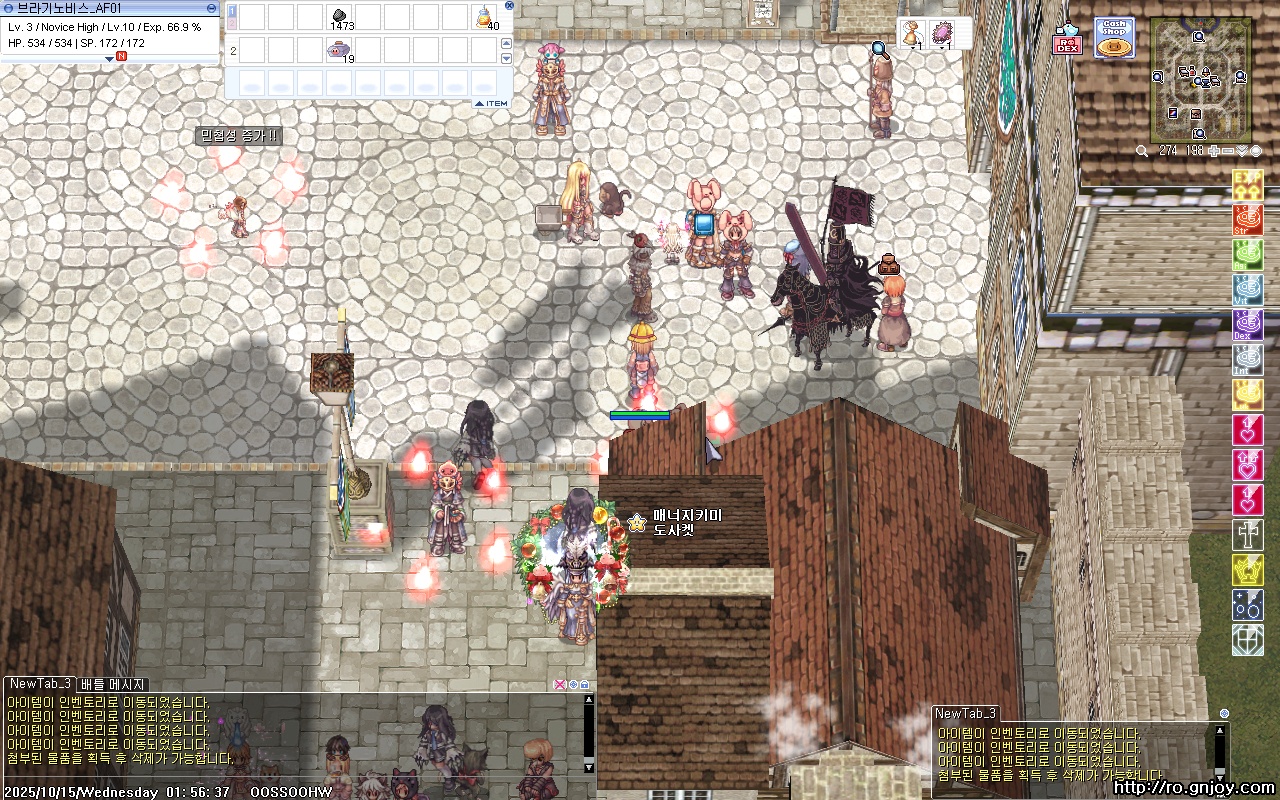Viewport: 1280px width, 800px height.
Task: Open the Cash Shop
Action: point(1113,38)
